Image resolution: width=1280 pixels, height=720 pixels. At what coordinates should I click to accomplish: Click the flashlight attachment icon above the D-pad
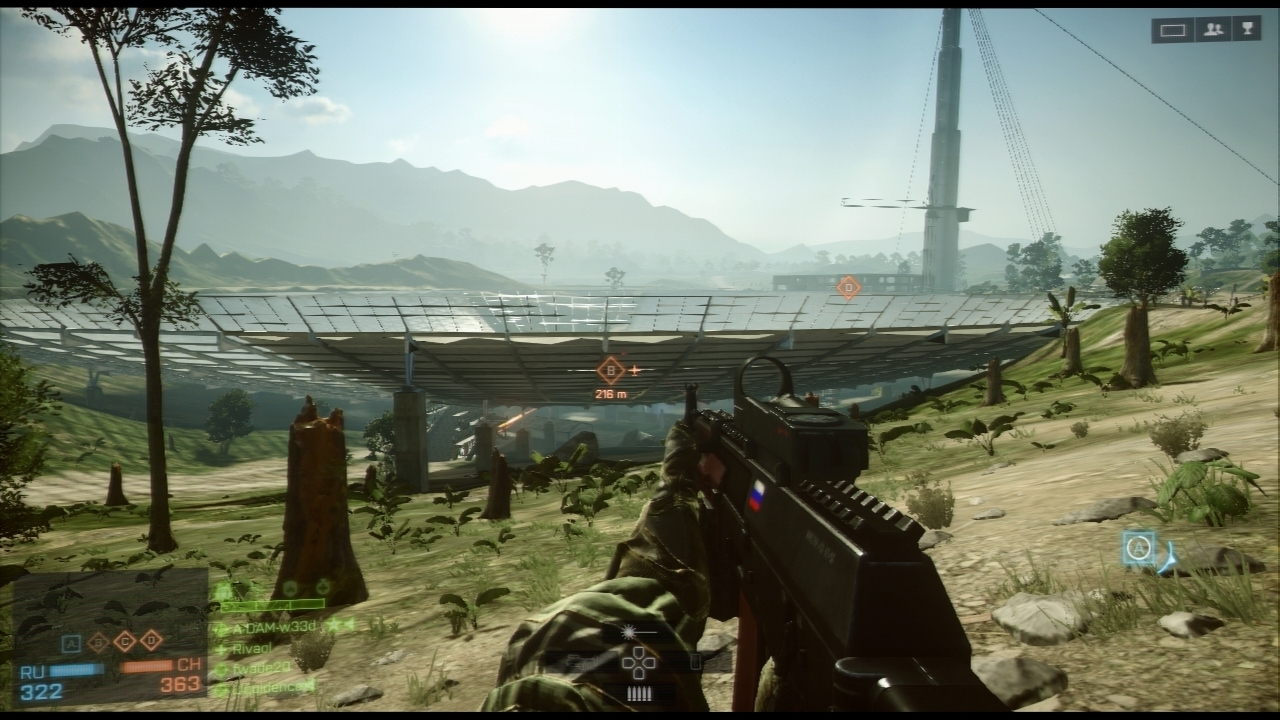629,633
